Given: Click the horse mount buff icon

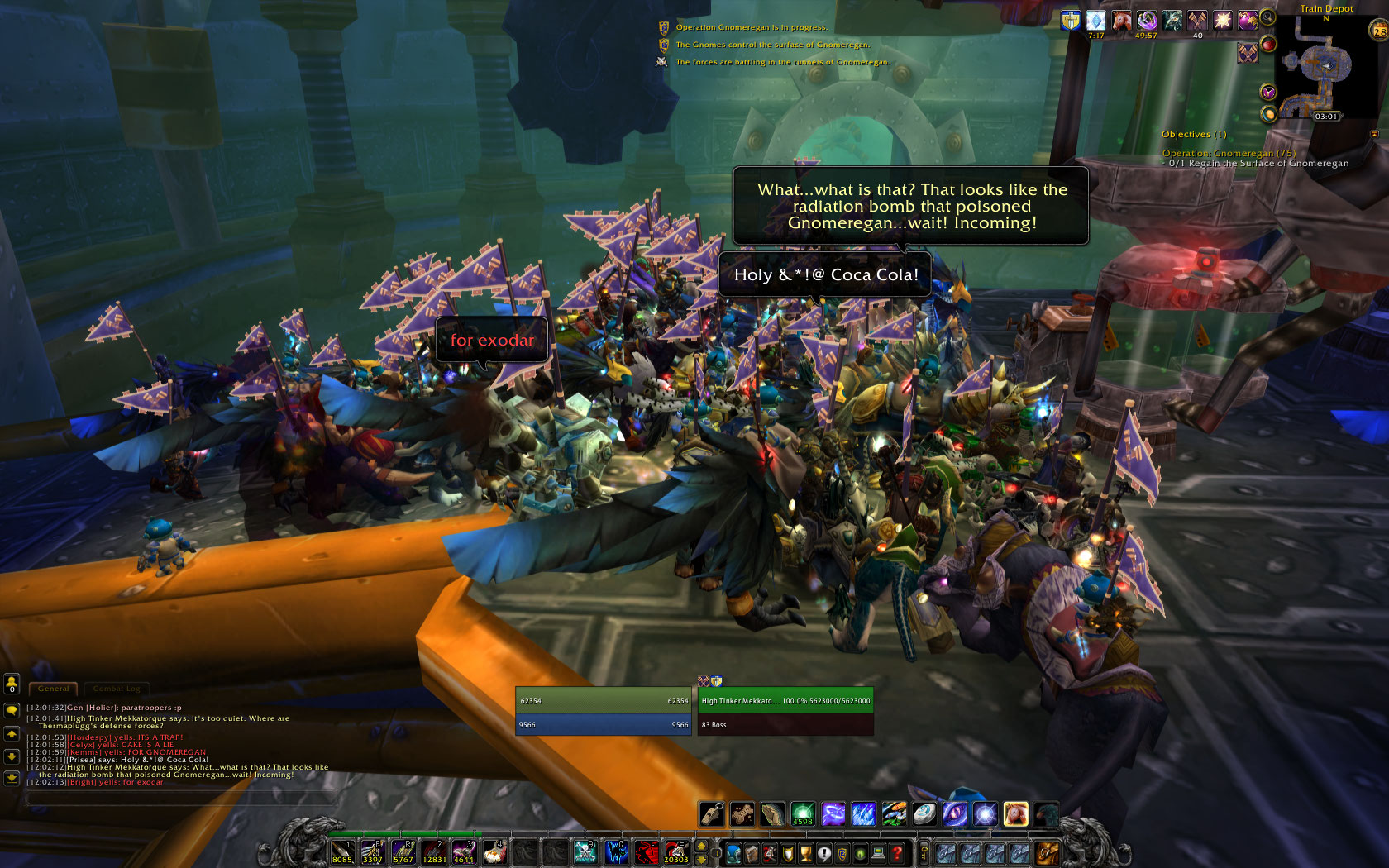Looking at the screenshot, I should click(1121, 21).
